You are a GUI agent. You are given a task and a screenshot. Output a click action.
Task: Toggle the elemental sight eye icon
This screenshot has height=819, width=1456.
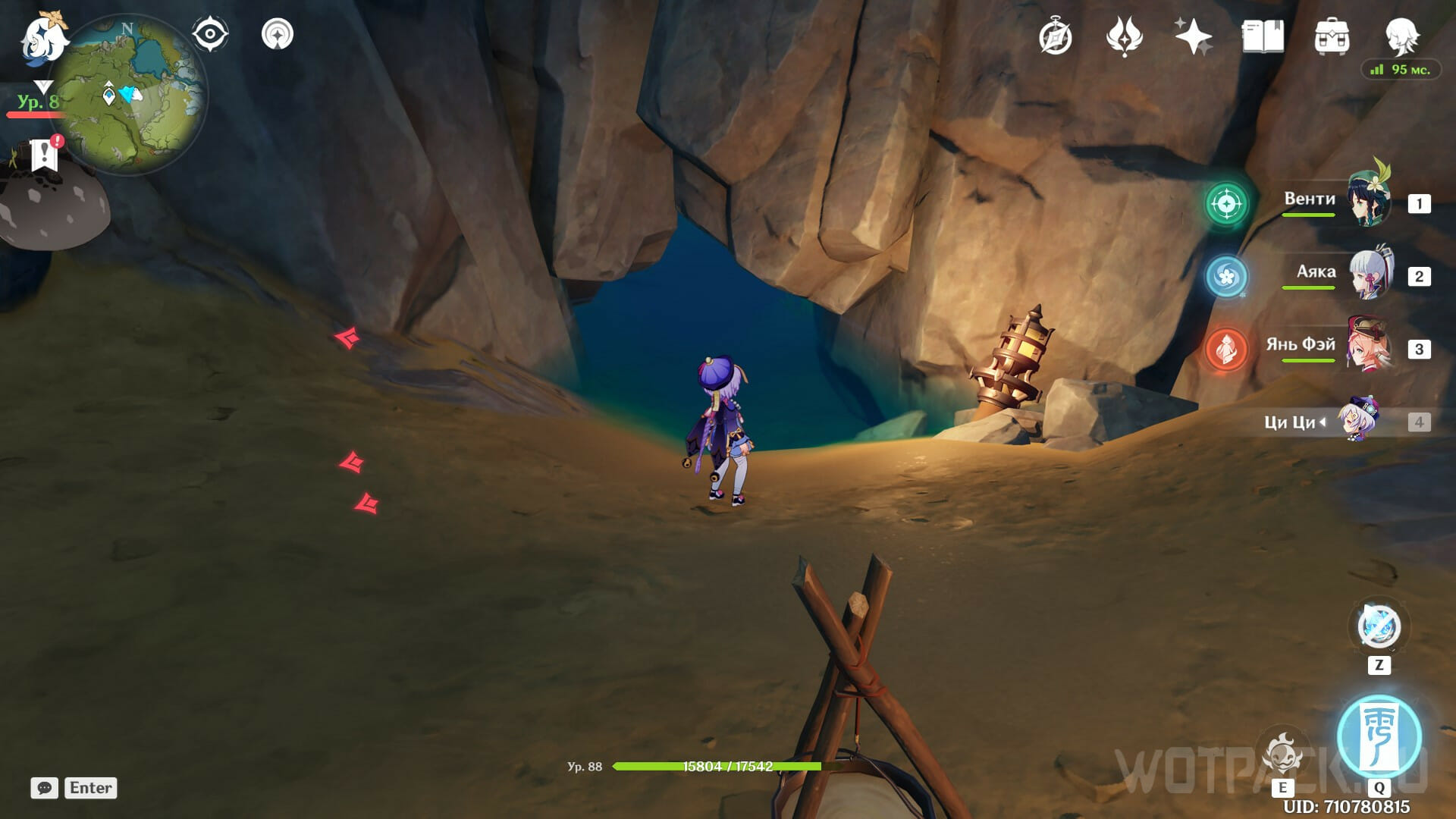tap(210, 35)
